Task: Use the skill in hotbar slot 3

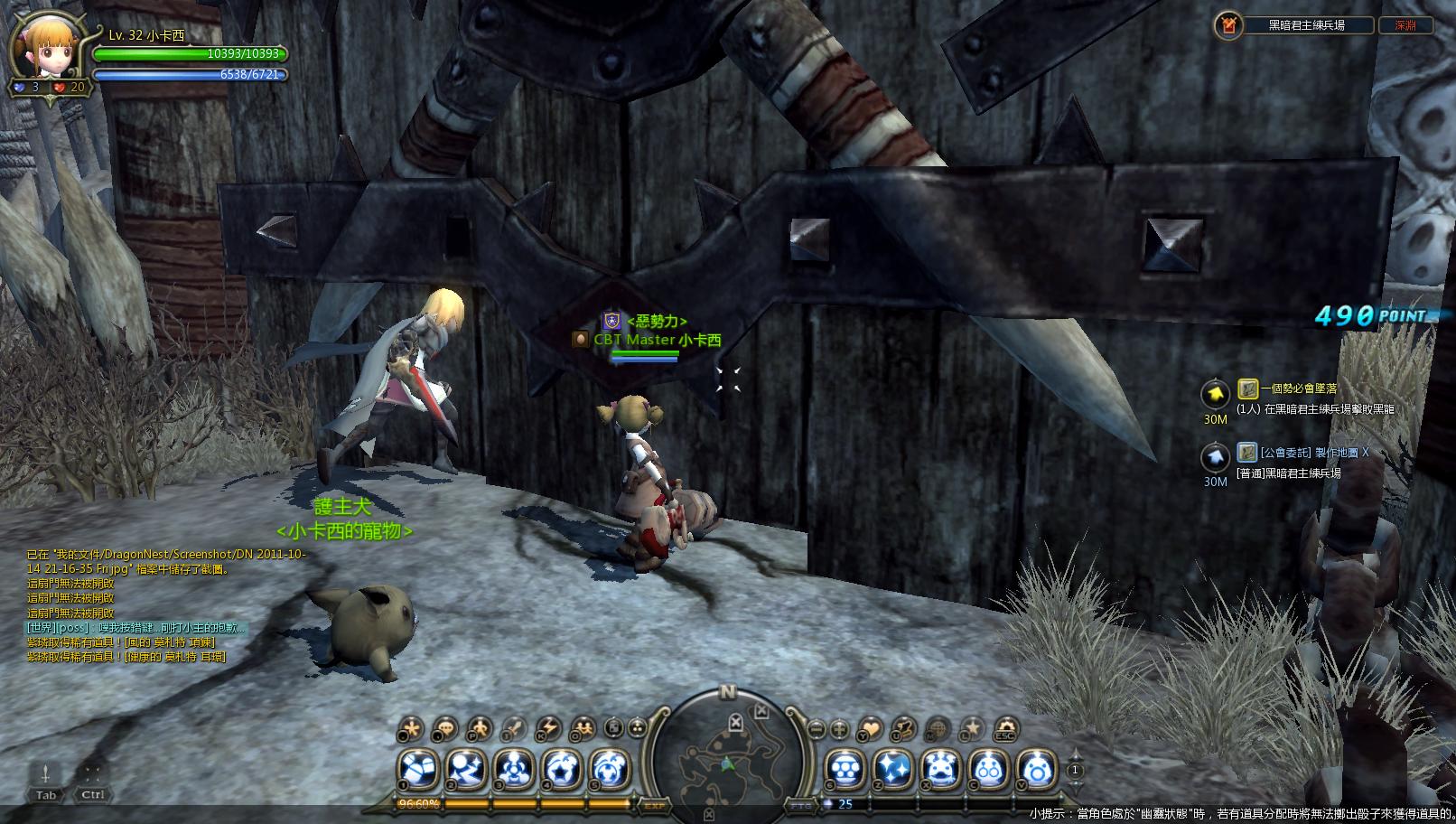Action: point(514,770)
